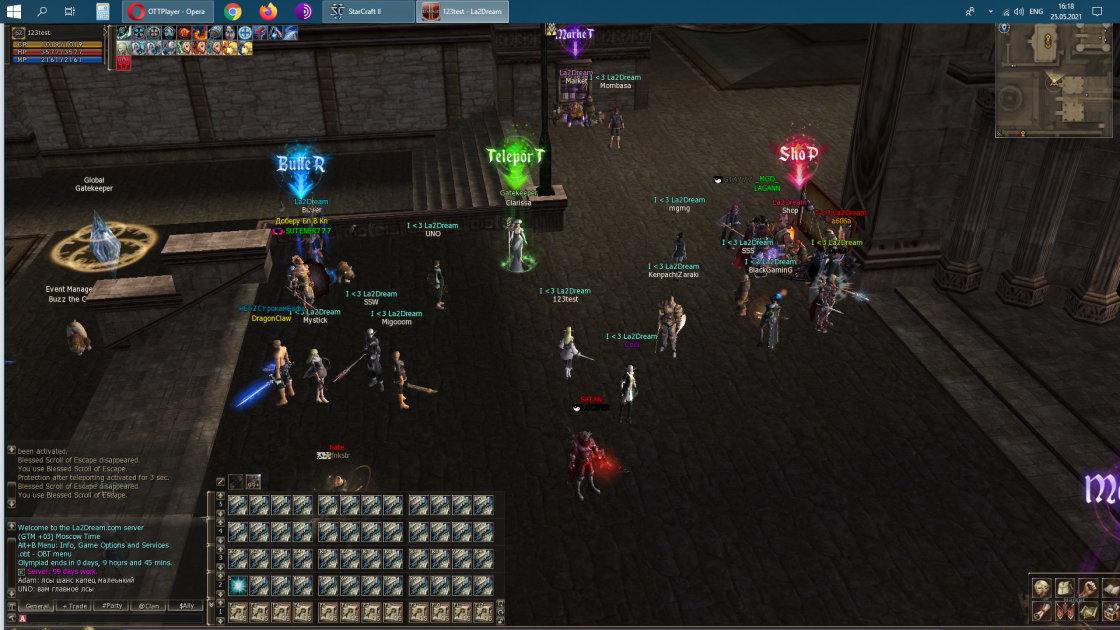This screenshot has width=1120, height=630.
Task: Open the actions fist icon
Action: click(x=1089, y=588)
